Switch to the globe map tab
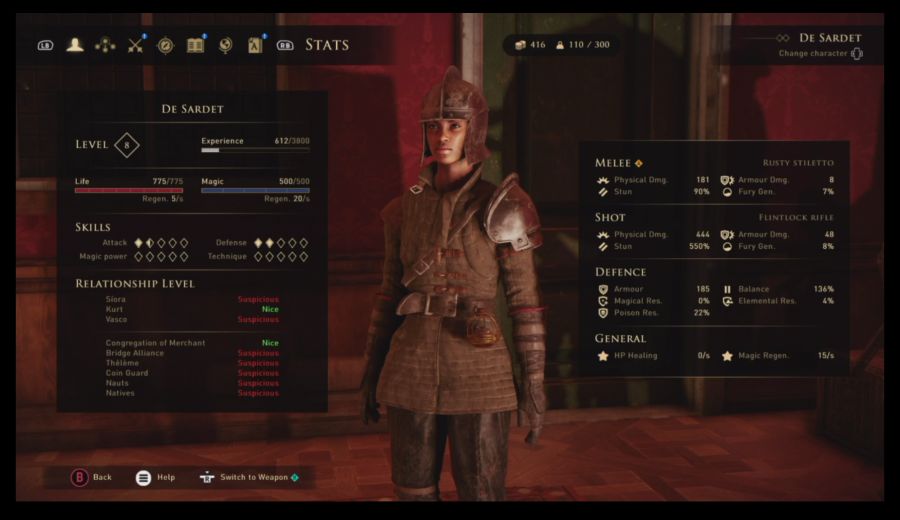This screenshot has width=900, height=520. (x=226, y=44)
